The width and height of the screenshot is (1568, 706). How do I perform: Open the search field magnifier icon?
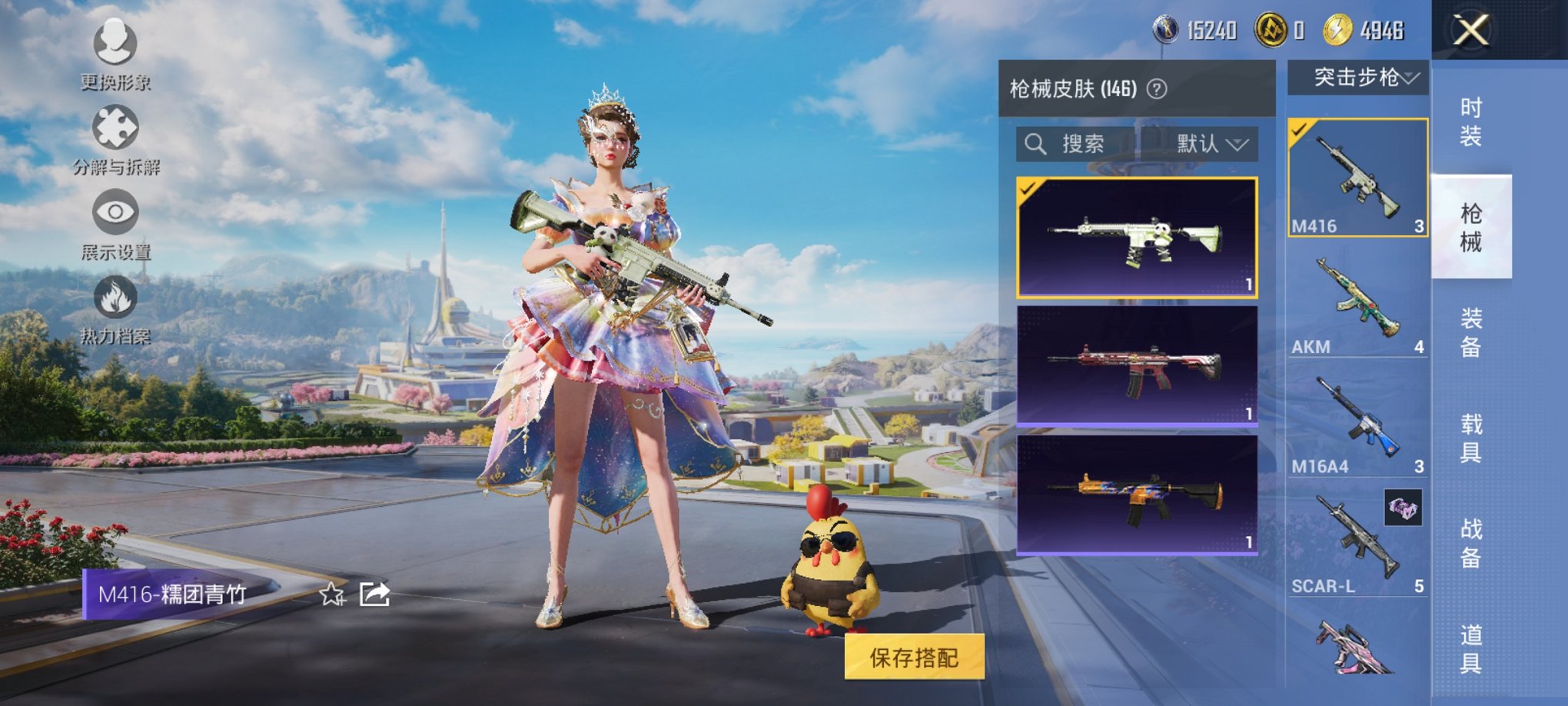point(1036,145)
